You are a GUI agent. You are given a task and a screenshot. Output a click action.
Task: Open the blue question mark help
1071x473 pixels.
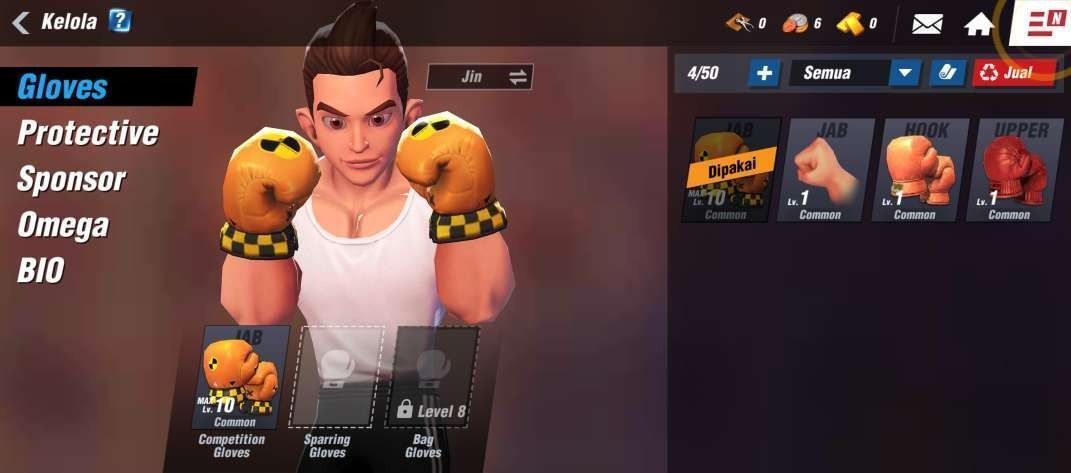(120, 21)
